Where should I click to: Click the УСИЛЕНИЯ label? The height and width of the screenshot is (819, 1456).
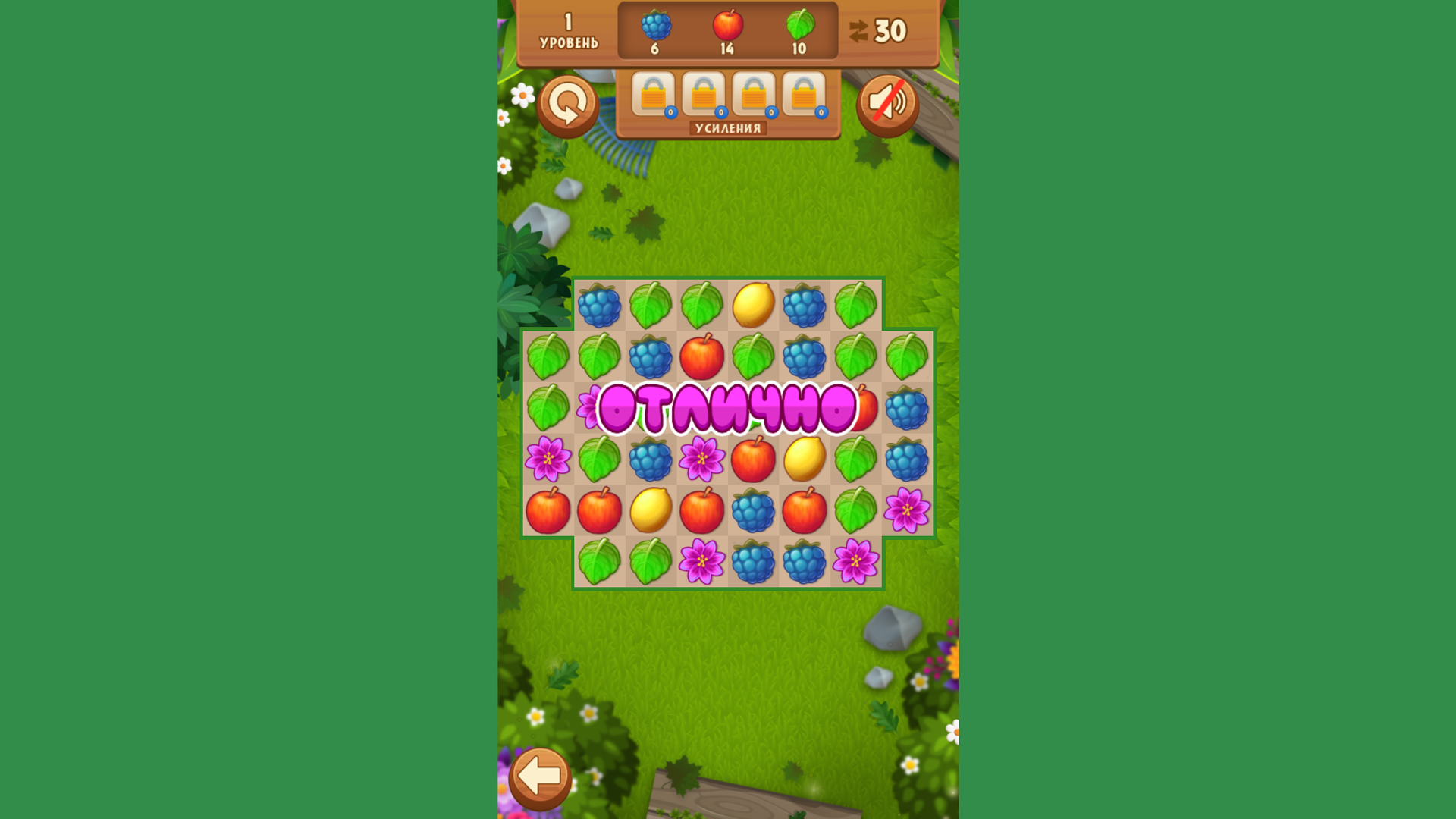(x=728, y=128)
